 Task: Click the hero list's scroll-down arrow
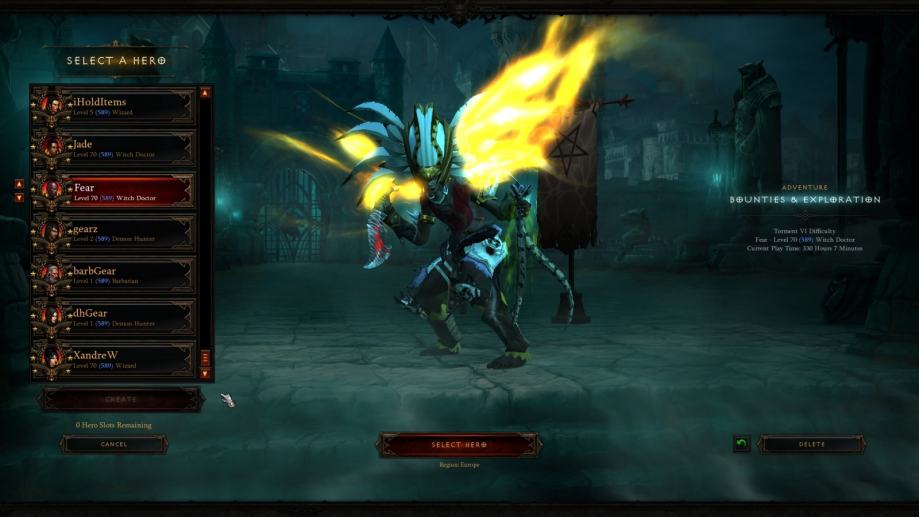tap(205, 374)
